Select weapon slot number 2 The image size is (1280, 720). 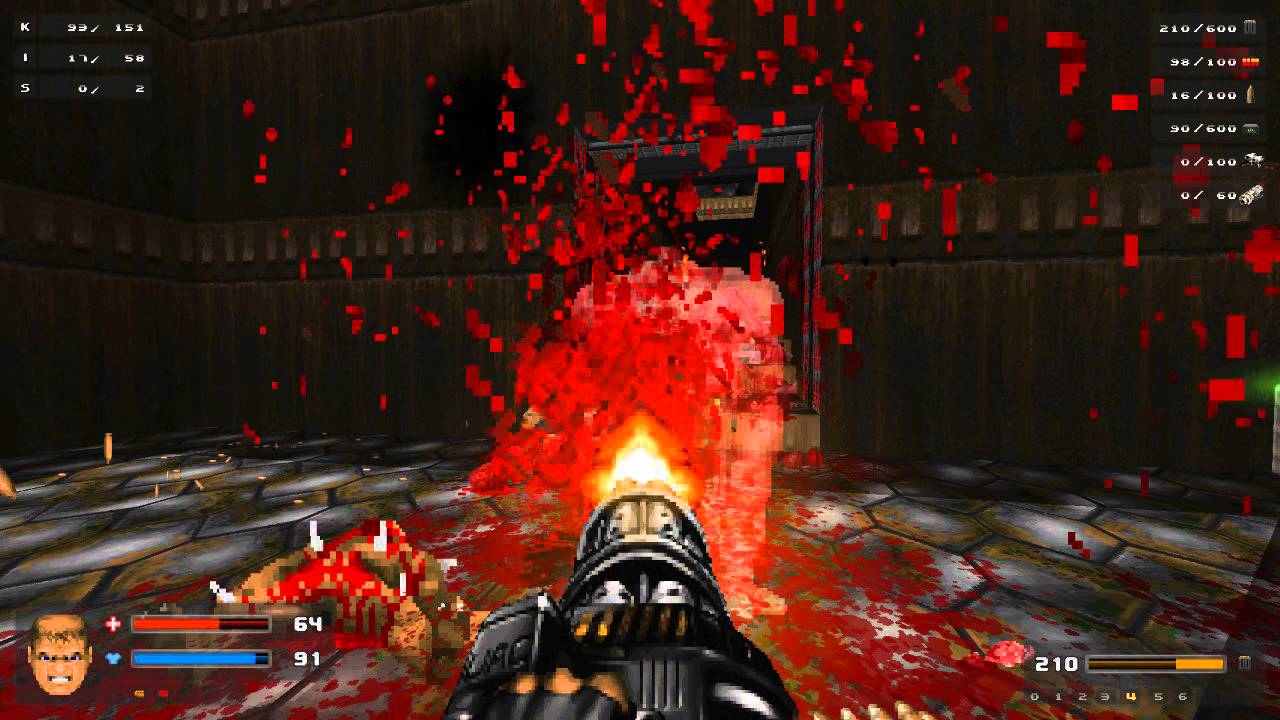(x=1083, y=697)
